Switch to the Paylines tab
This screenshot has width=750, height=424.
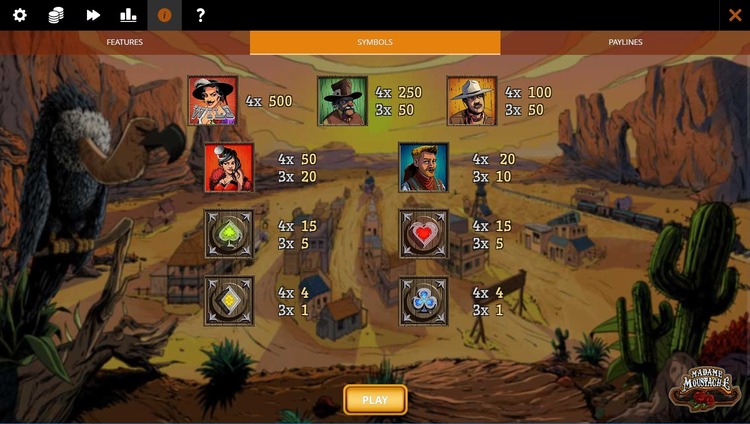click(x=625, y=42)
